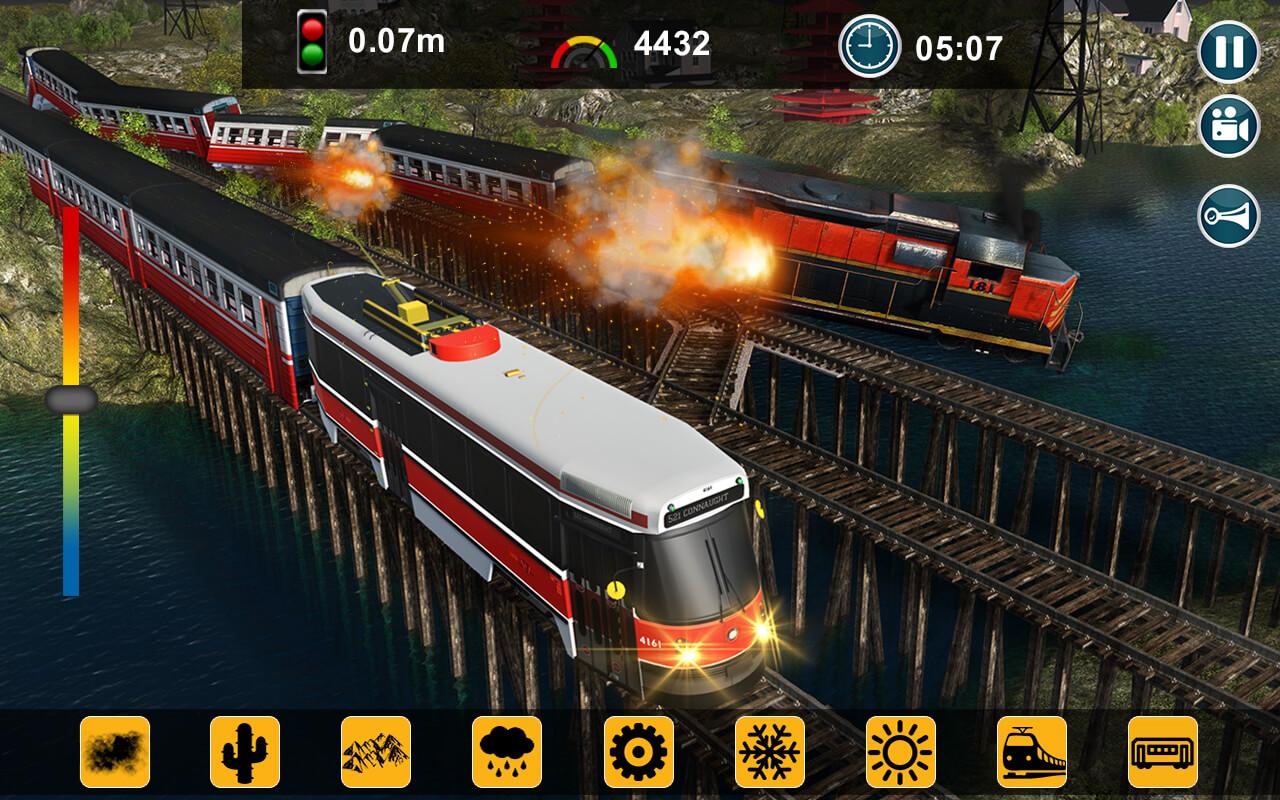Activate rainy weather cloud icon
The height and width of the screenshot is (800, 1280).
coord(507,751)
